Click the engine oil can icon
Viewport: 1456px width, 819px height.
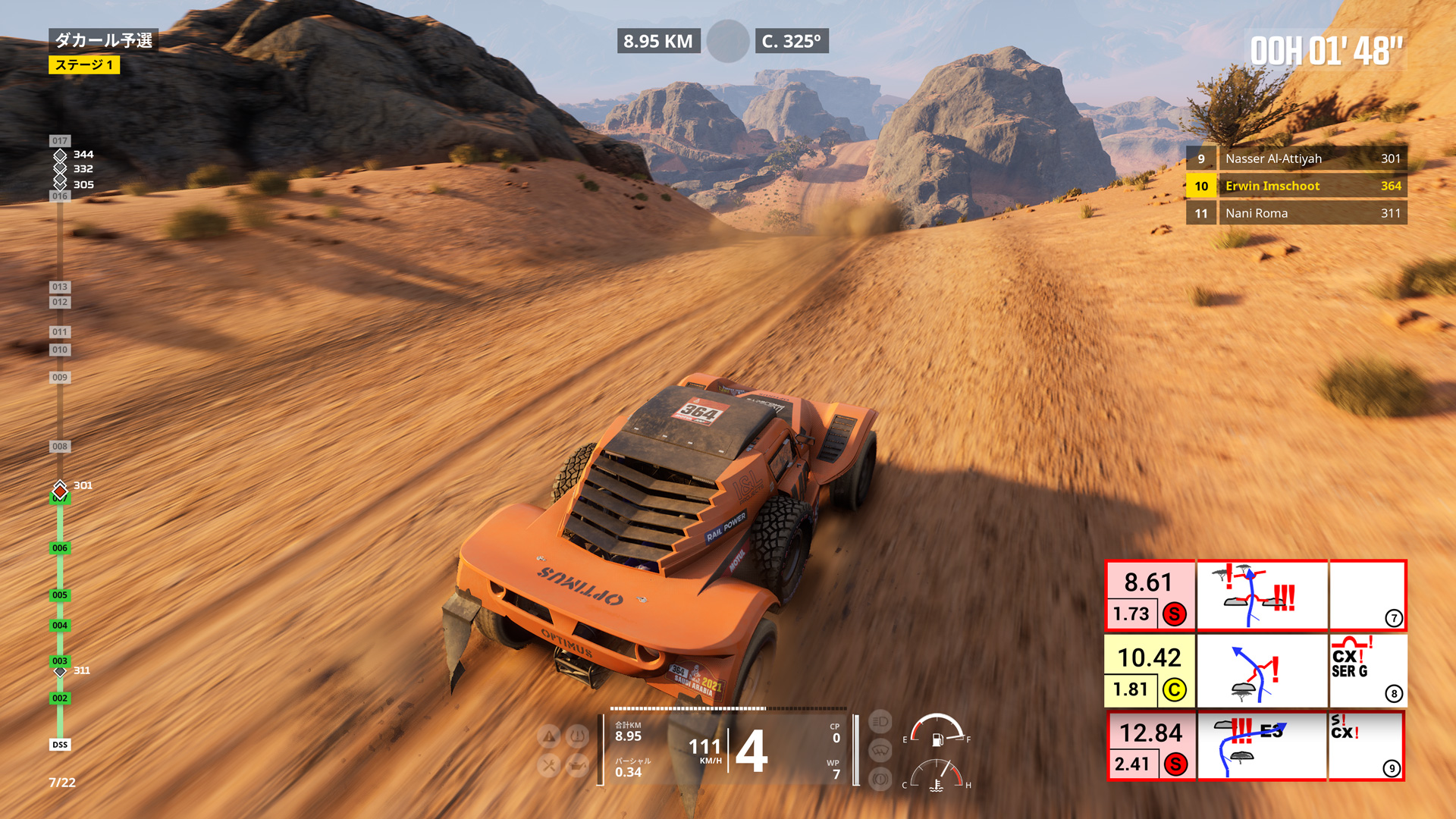(x=578, y=766)
